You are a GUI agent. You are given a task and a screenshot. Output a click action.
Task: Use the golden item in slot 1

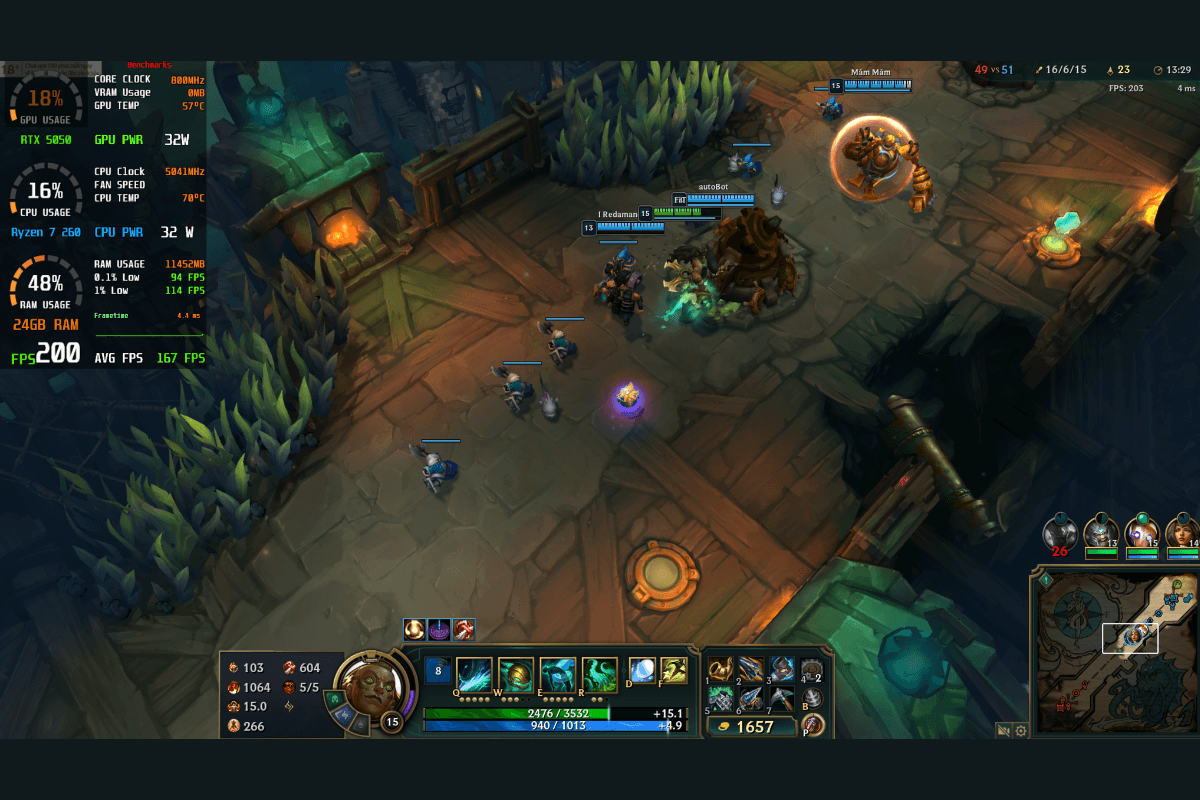[721, 670]
